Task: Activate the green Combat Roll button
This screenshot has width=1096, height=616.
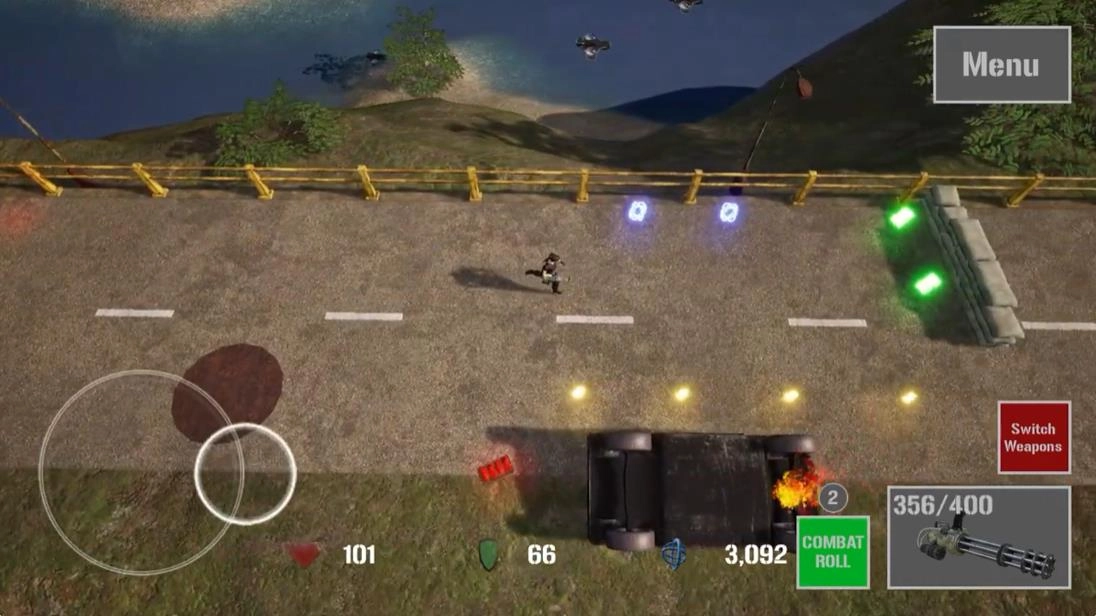Action: (832, 552)
